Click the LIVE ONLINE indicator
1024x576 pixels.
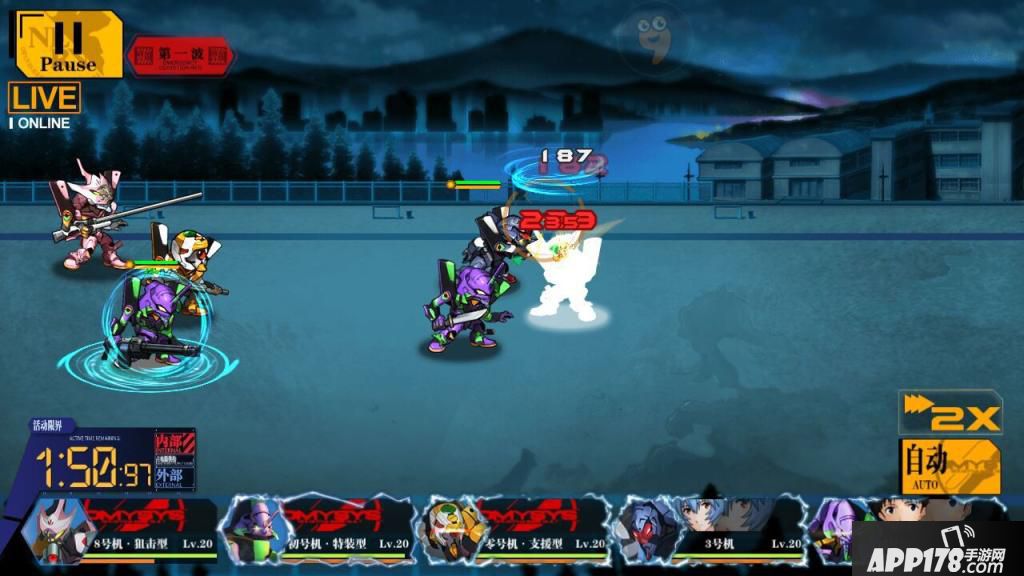(44, 106)
